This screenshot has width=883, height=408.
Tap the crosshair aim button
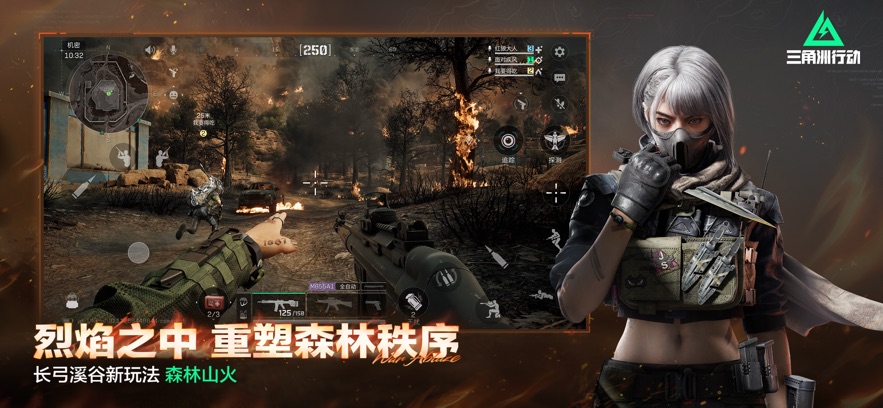556,192
